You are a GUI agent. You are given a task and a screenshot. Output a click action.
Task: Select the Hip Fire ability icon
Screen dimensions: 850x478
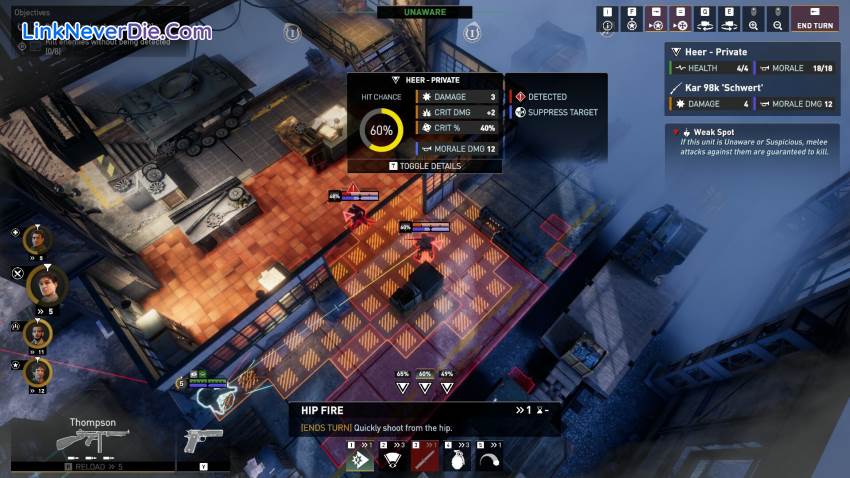[x=360, y=458]
